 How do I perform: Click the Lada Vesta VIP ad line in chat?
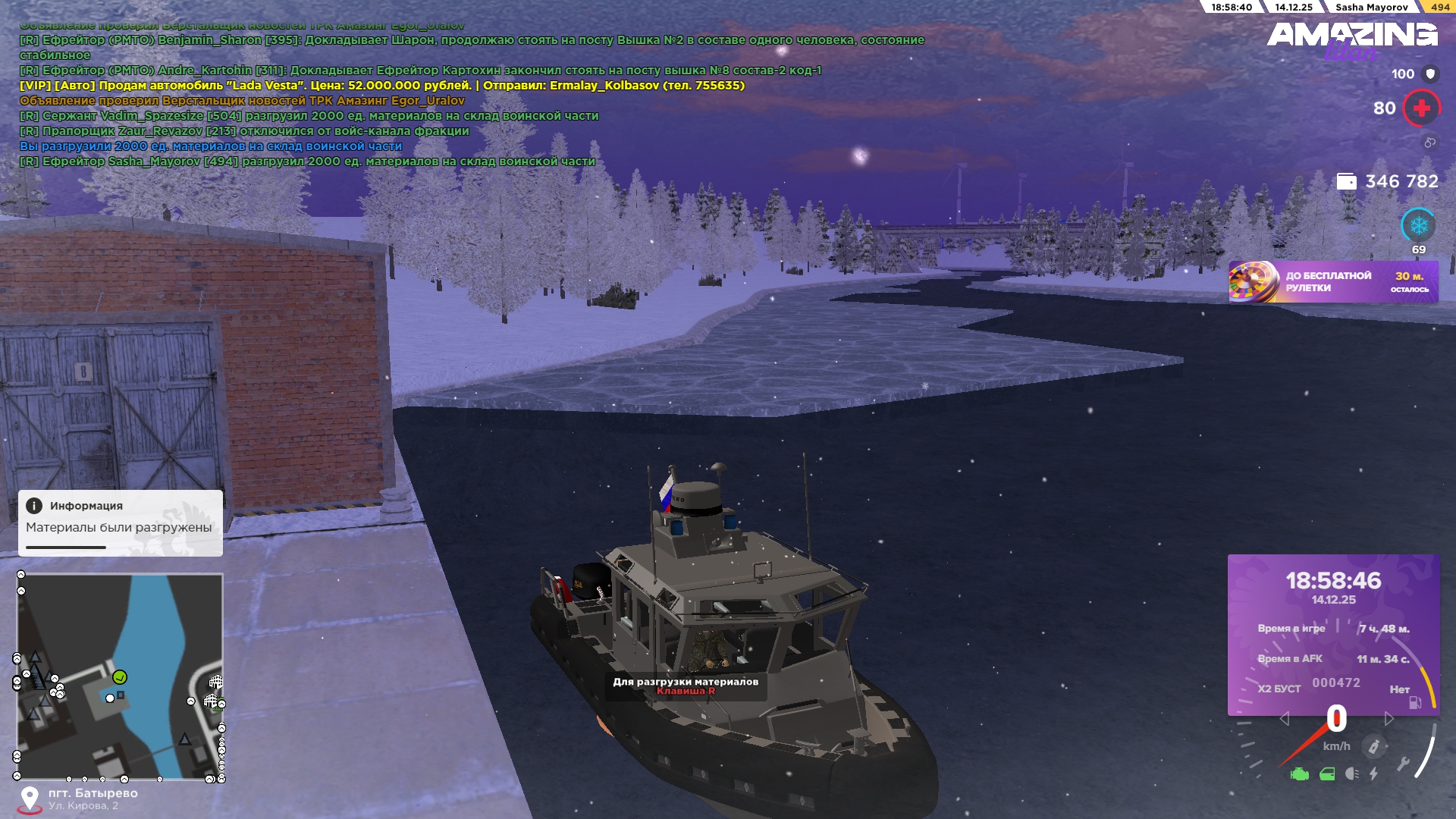(381, 86)
